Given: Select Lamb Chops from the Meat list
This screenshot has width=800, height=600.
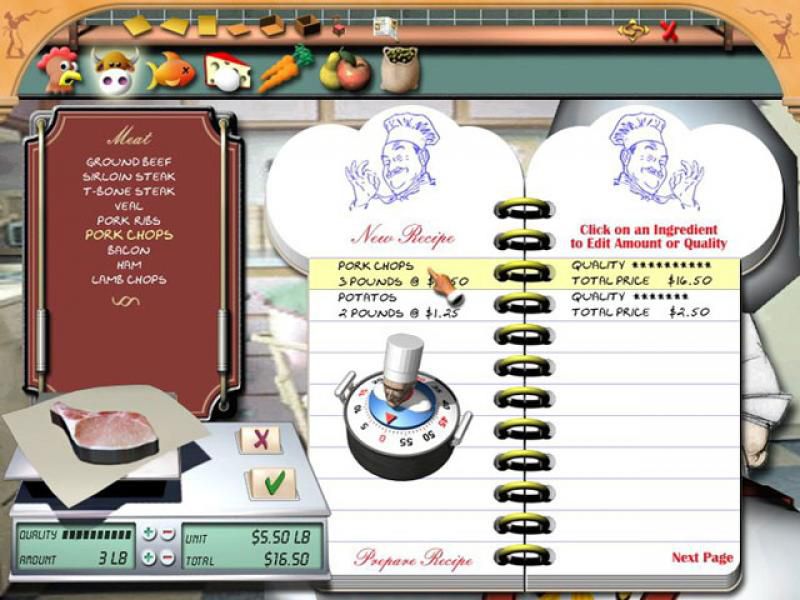Looking at the screenshot, I should tap(128, 279).
